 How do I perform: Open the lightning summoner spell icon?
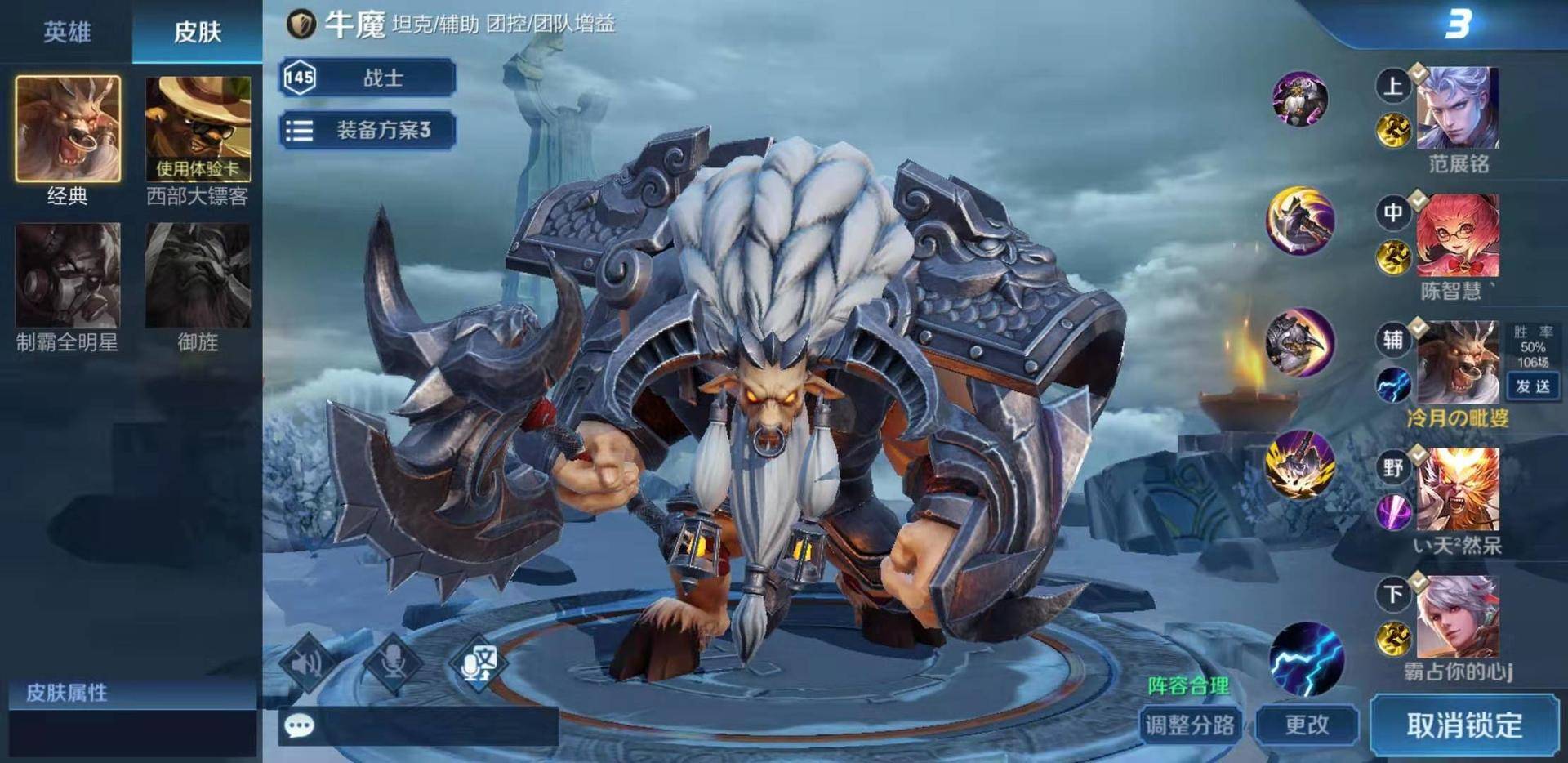click(1307, 658)
